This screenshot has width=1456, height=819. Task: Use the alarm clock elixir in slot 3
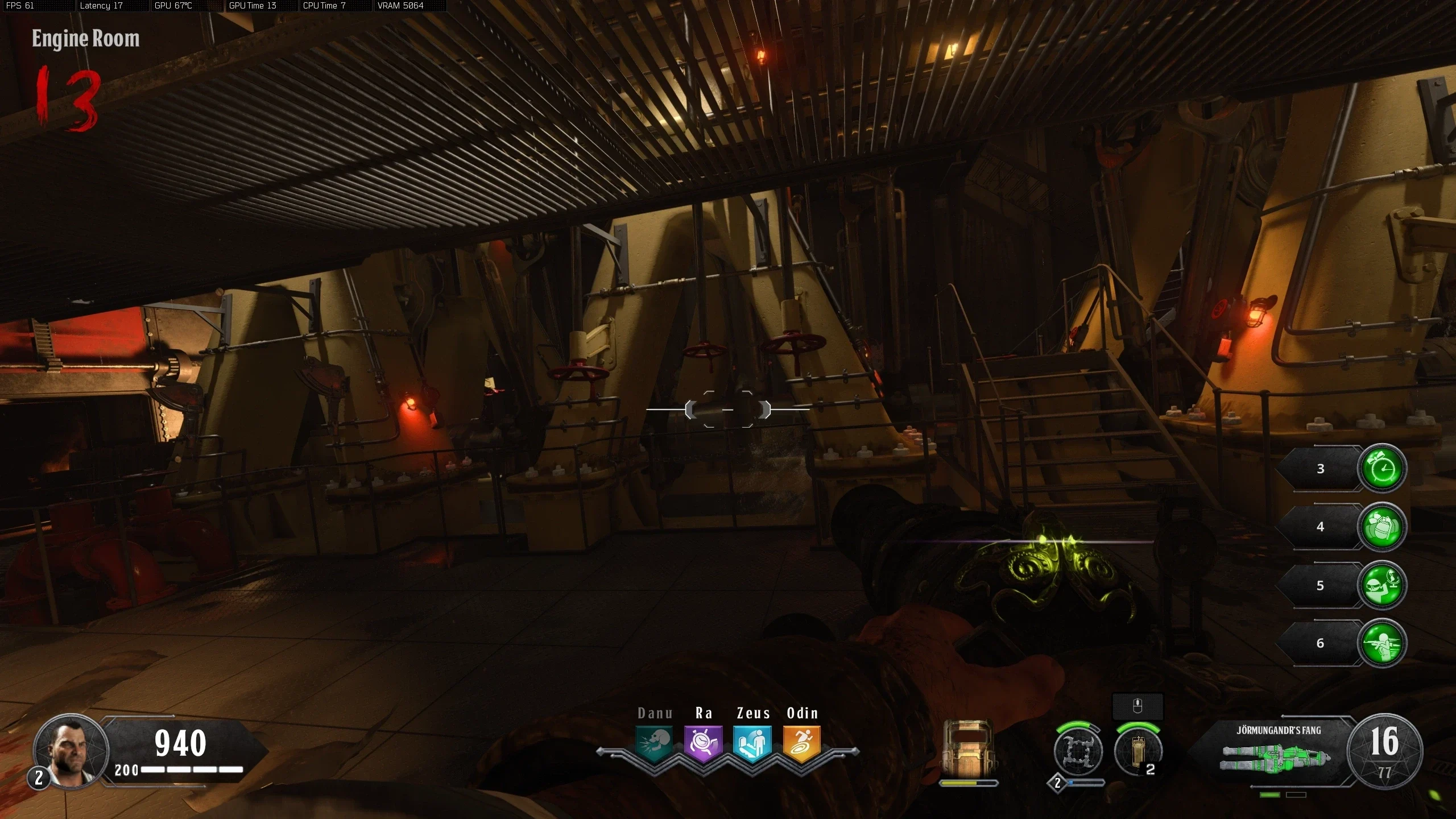click(1381, 469)
